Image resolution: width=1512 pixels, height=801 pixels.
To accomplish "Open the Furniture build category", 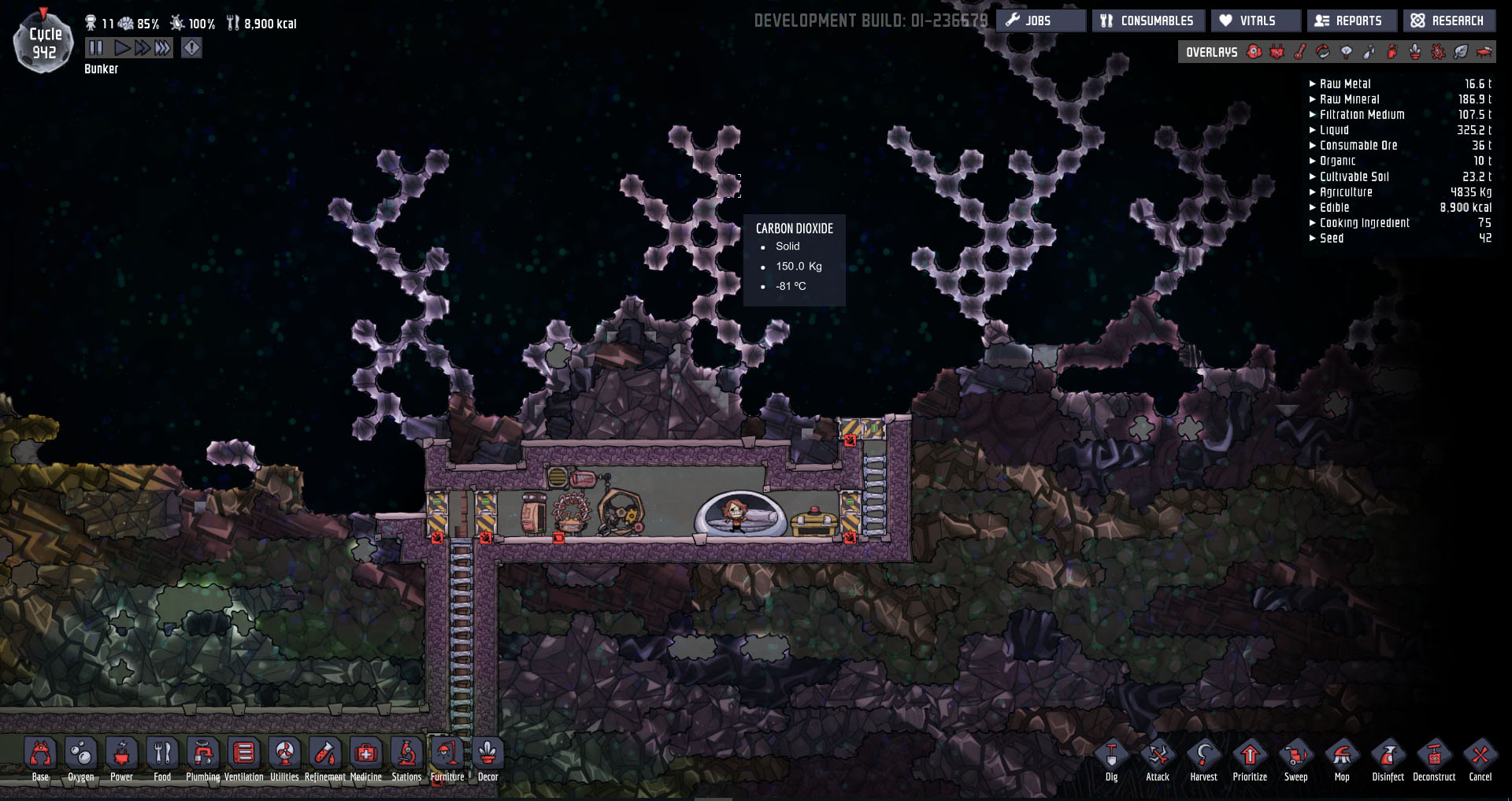I will pos(447,756).
